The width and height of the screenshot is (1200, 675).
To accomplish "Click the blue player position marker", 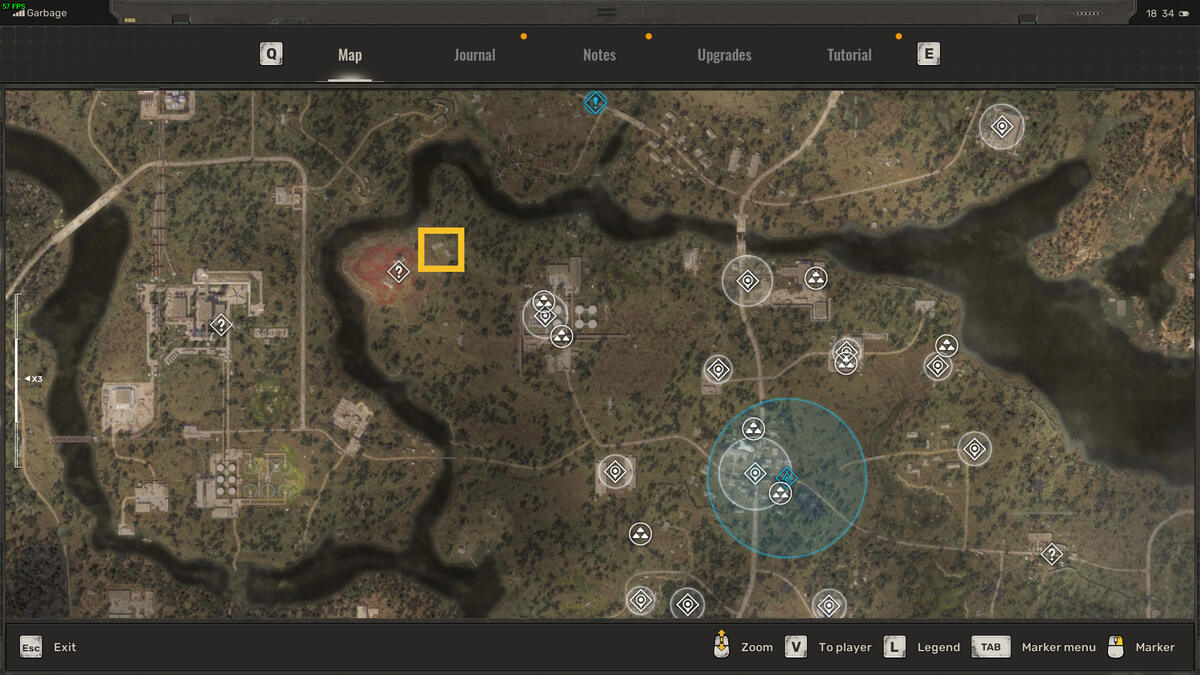I will coord(786,477).
